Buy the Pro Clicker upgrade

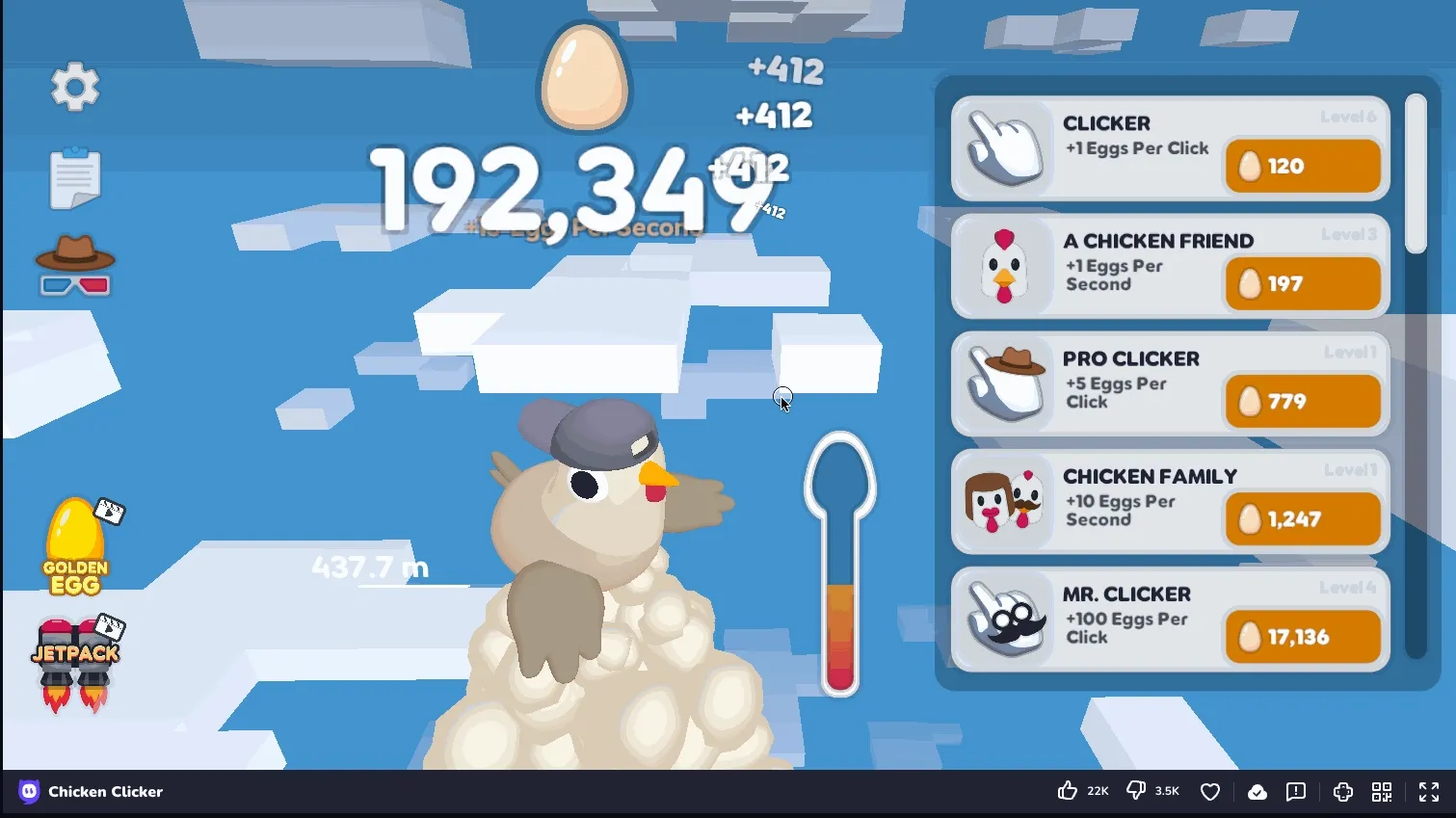click(1302, 402)
